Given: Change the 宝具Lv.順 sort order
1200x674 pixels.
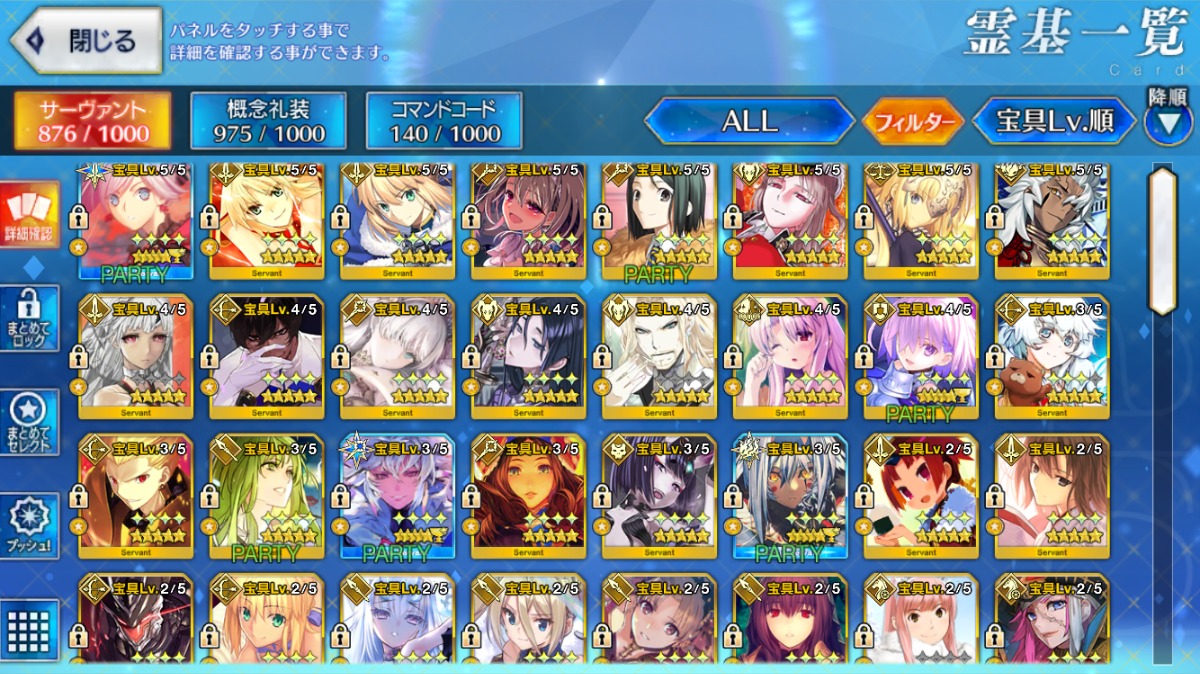Looking at the screenshot, I should coord(1055,122).
